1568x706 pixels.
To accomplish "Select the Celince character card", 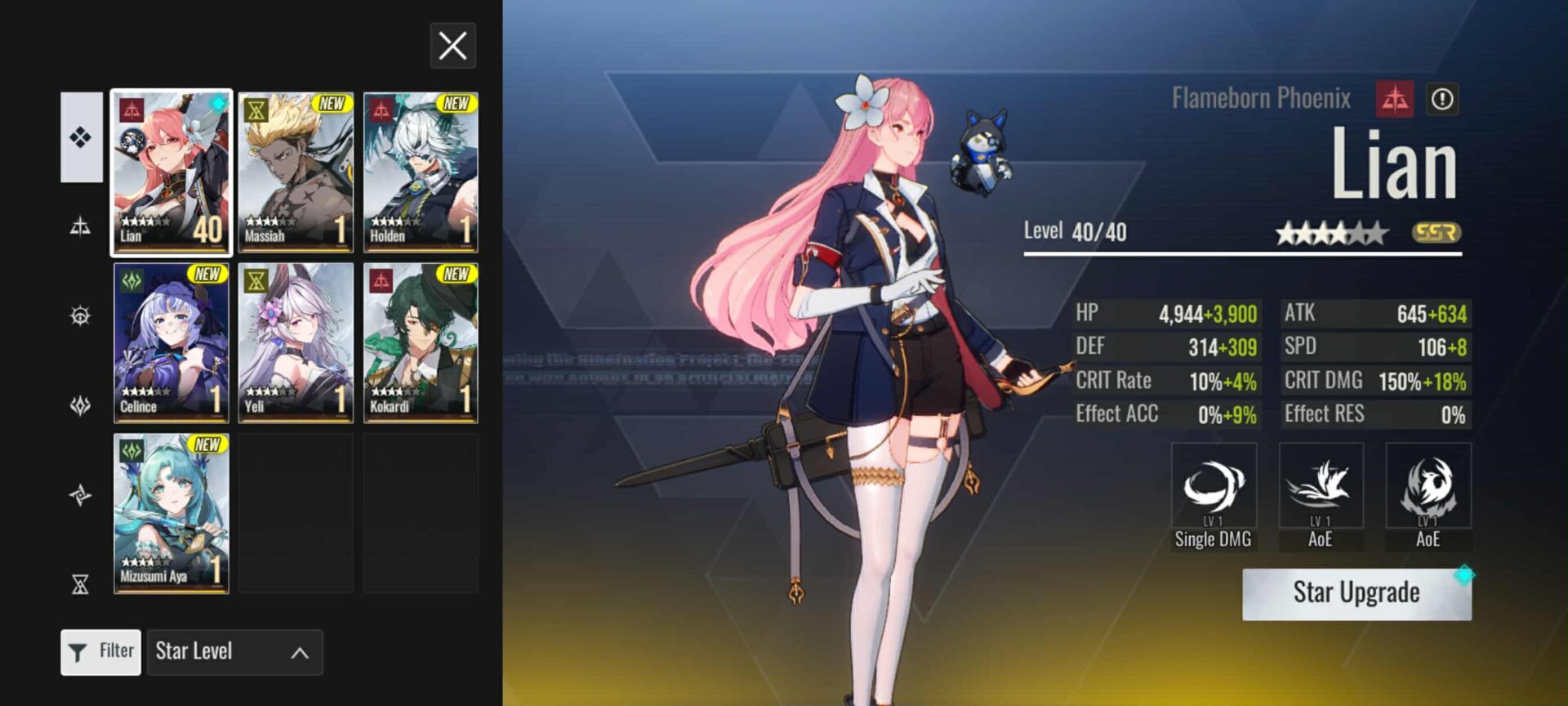I will coord(171,342).
